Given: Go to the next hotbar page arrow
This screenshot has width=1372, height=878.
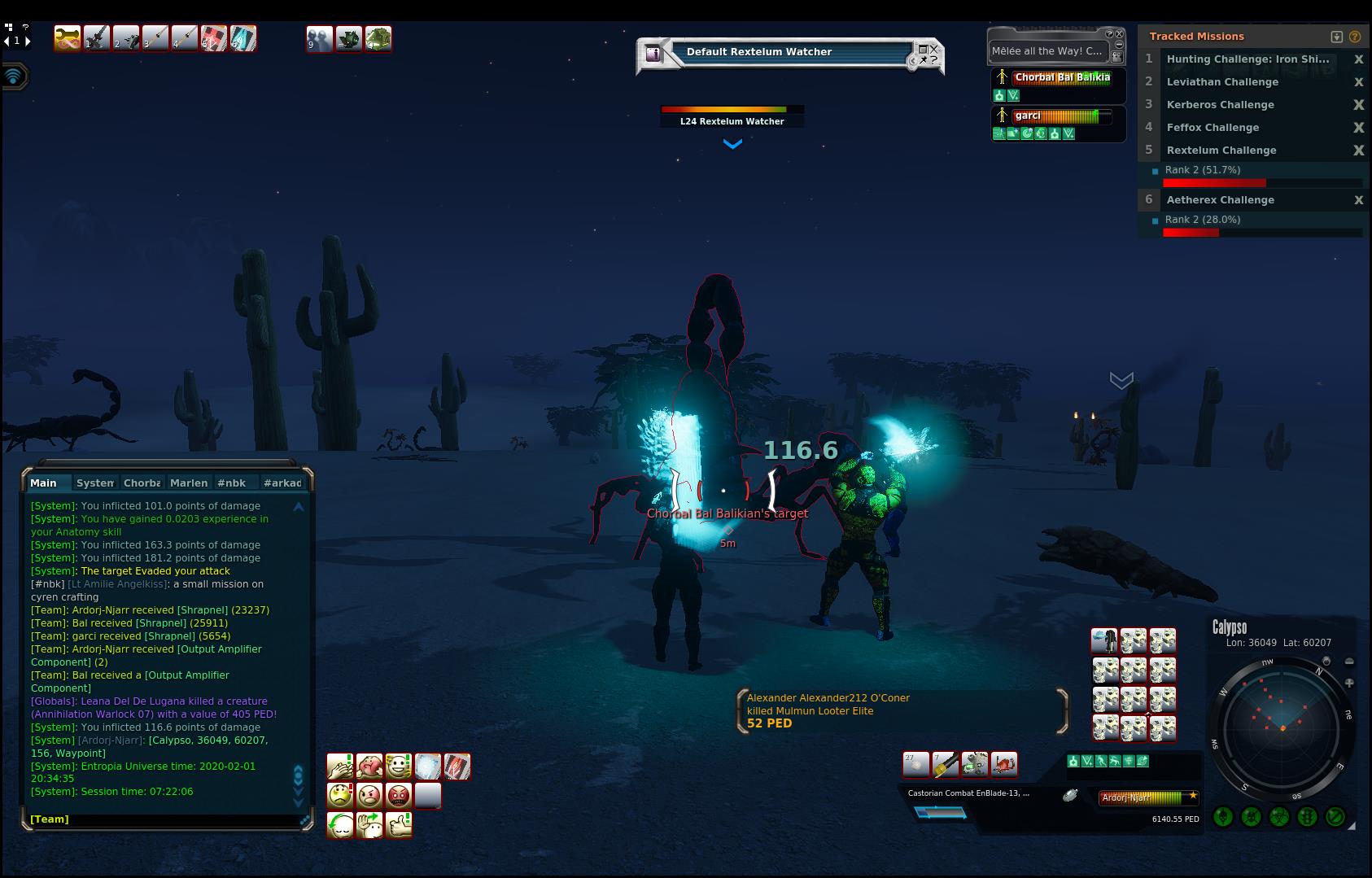Looking at the screenshot, I should tap(28, 41).
